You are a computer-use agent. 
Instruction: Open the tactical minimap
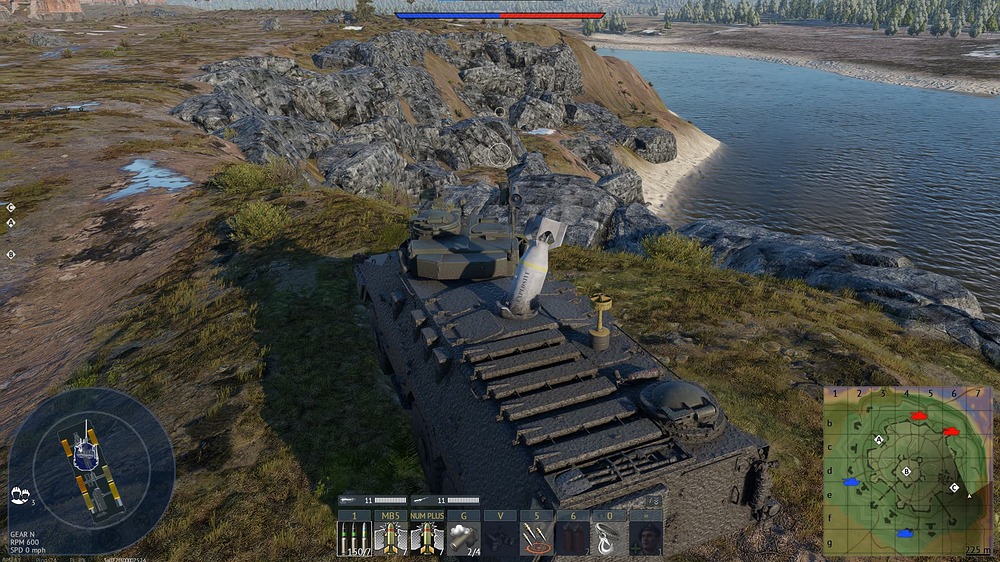coord(907,471)
